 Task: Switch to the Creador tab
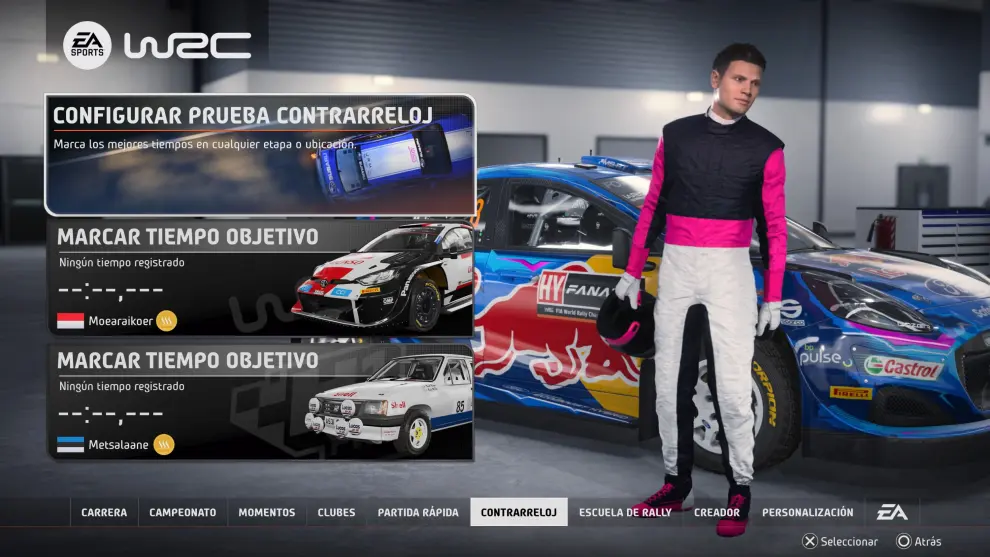[717, 512]
